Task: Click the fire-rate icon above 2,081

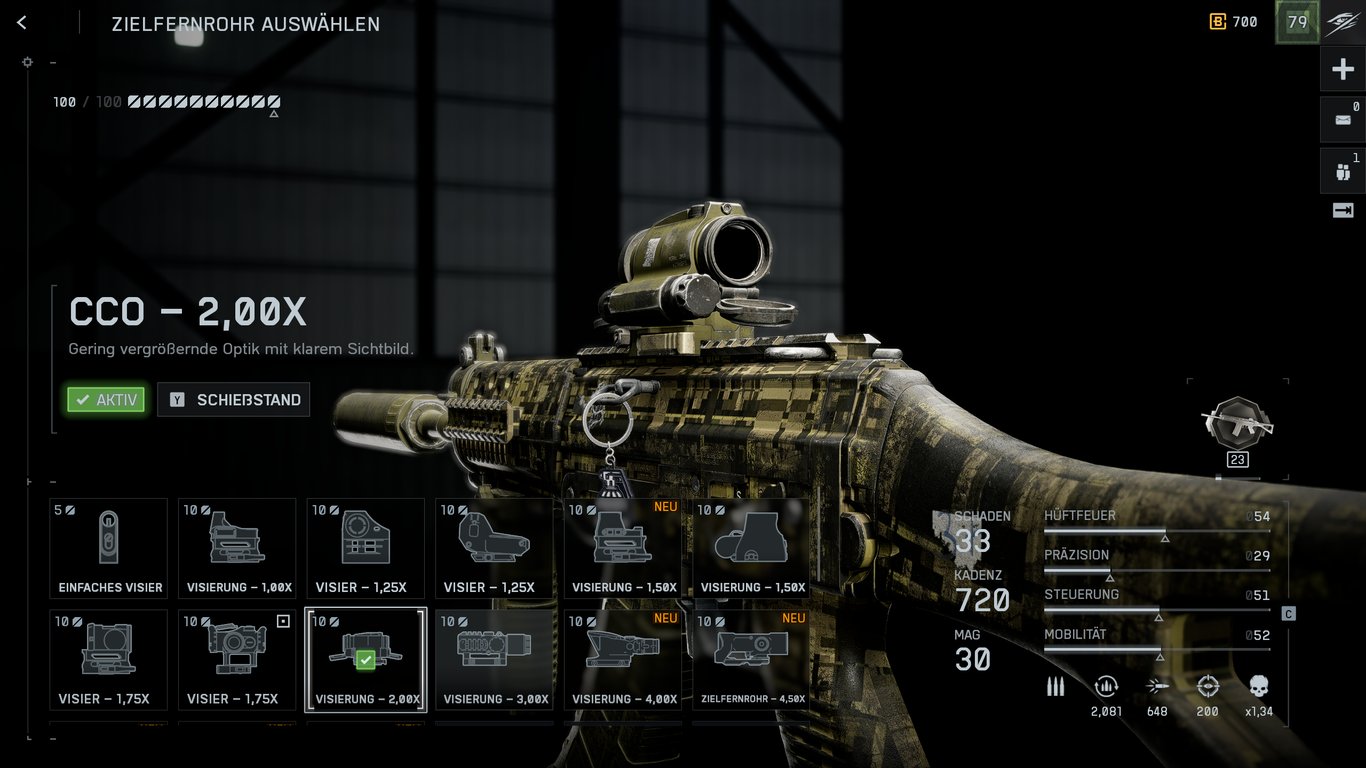Action: (1106, 686)
